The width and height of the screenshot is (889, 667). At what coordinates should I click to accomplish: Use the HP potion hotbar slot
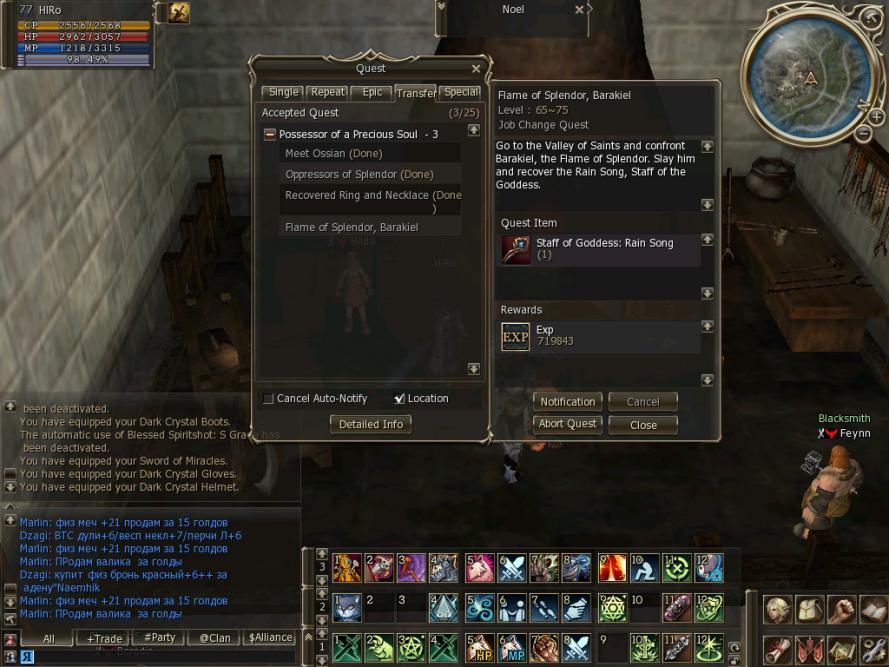[x=483, y=646]
